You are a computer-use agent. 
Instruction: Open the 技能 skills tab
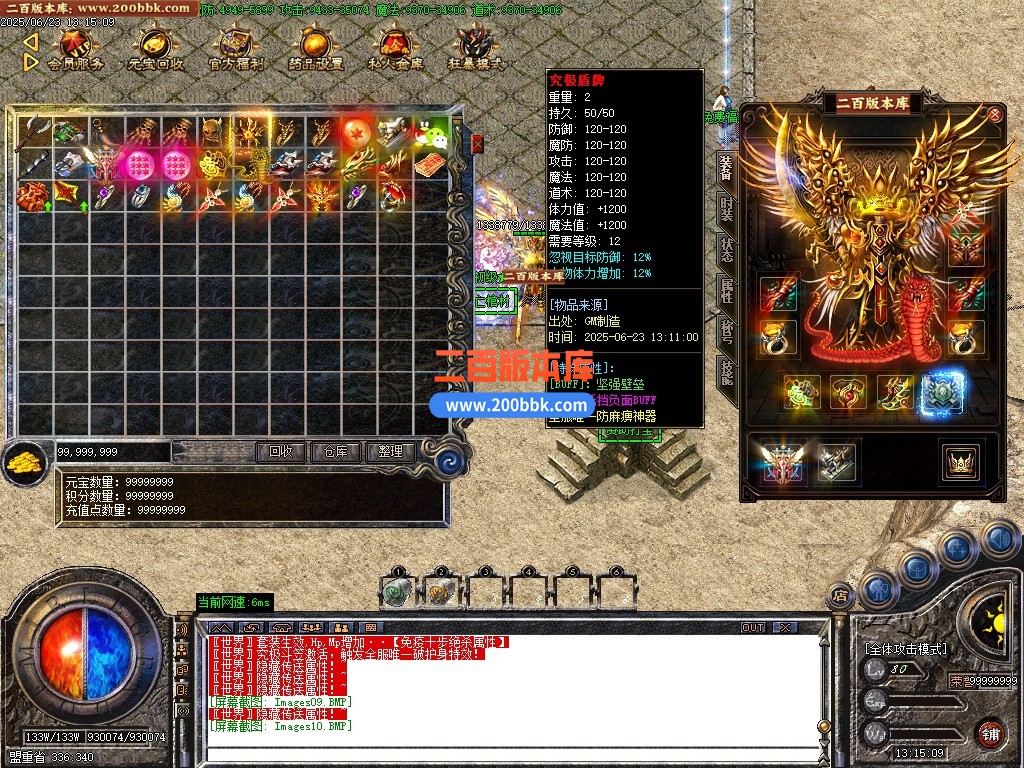click(726, 373)
